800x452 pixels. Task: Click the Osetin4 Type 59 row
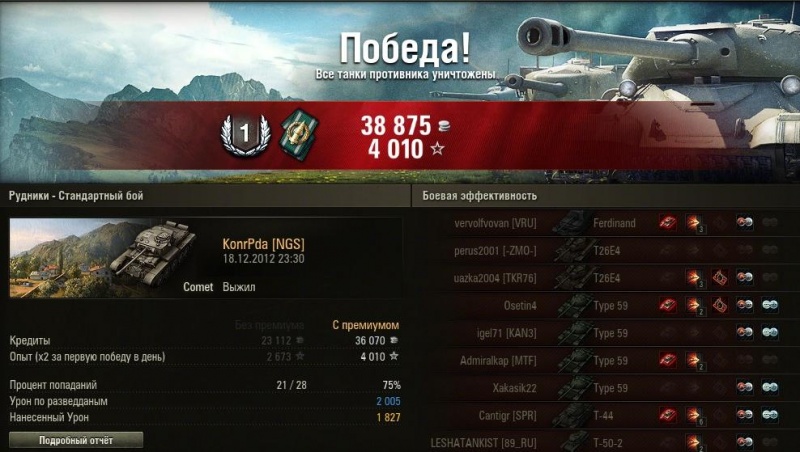click(600, 305)
